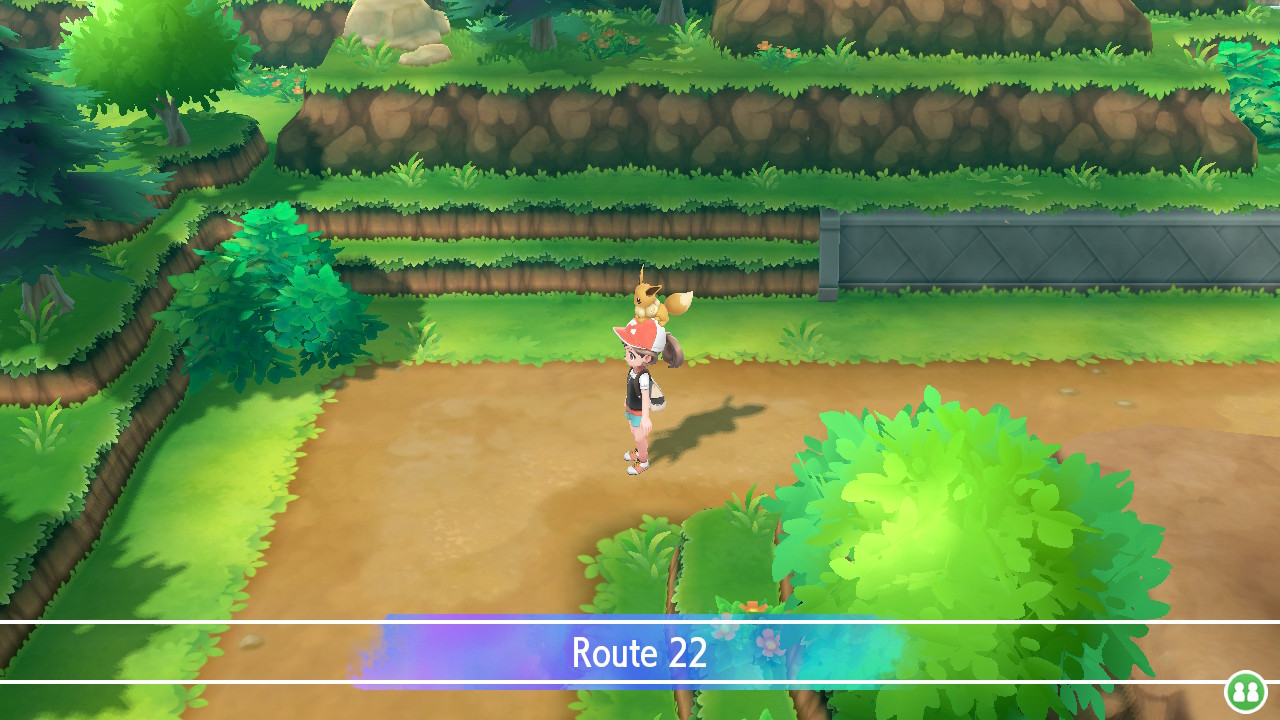Open the two-player support icon
Viewport: 1280px width, 720px height.
pos(1245,691)
